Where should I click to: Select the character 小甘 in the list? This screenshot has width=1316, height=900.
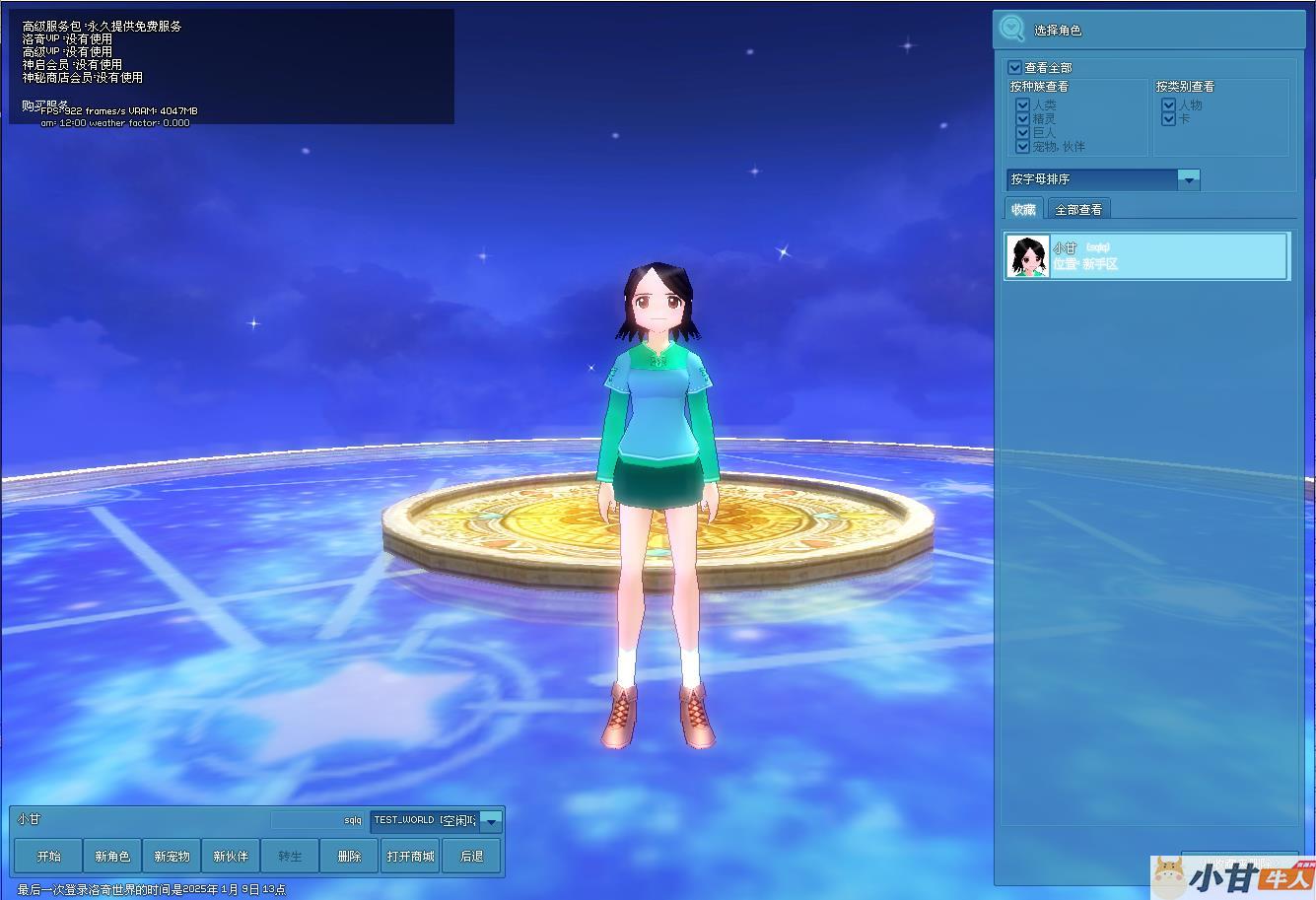[1146, 256]
